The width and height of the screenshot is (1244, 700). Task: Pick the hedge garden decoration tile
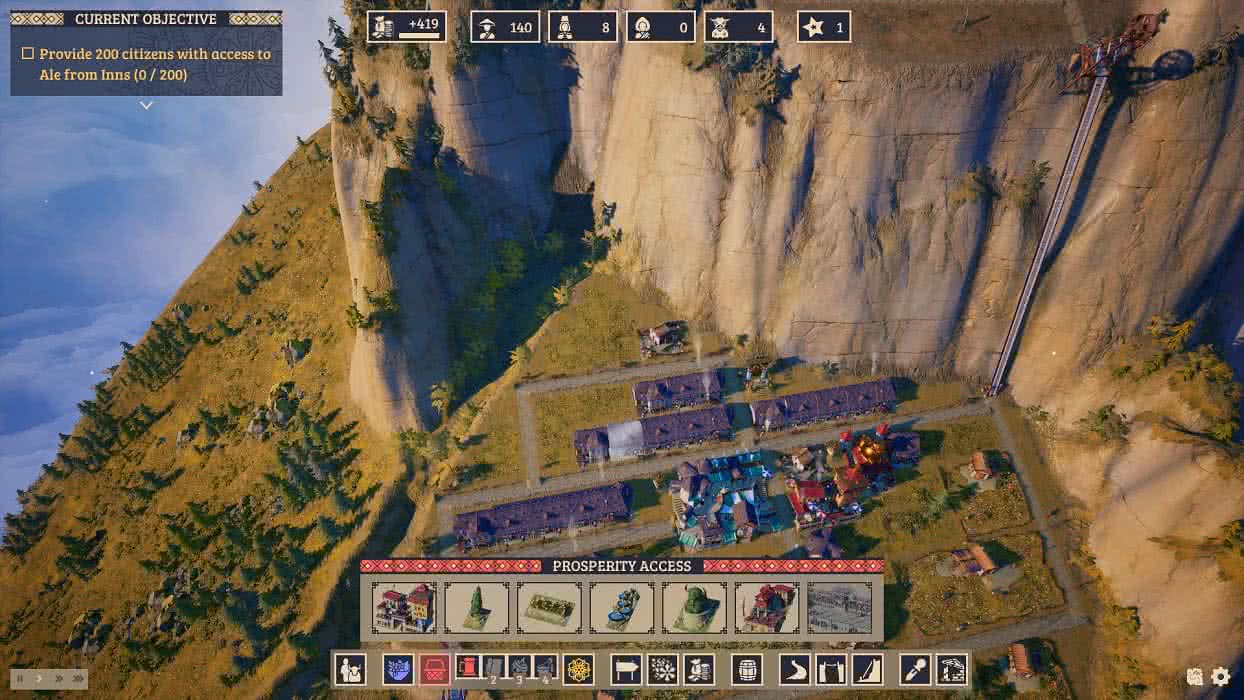tap(549, 608)
